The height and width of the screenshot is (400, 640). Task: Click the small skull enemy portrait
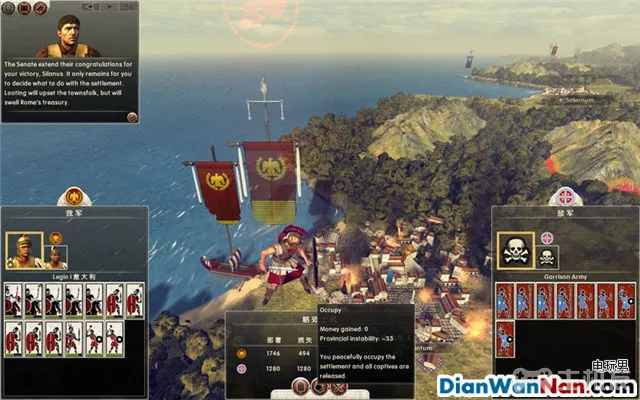pyautogui.click(x=547, y=258)
